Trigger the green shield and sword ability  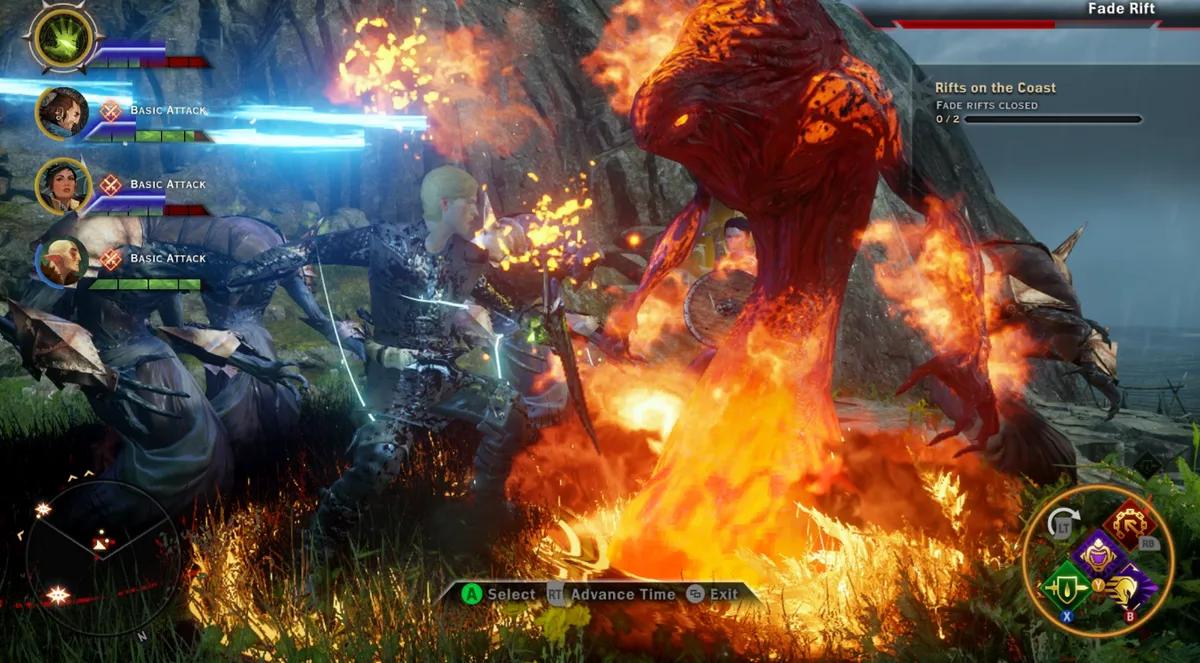pos(1065,589)
